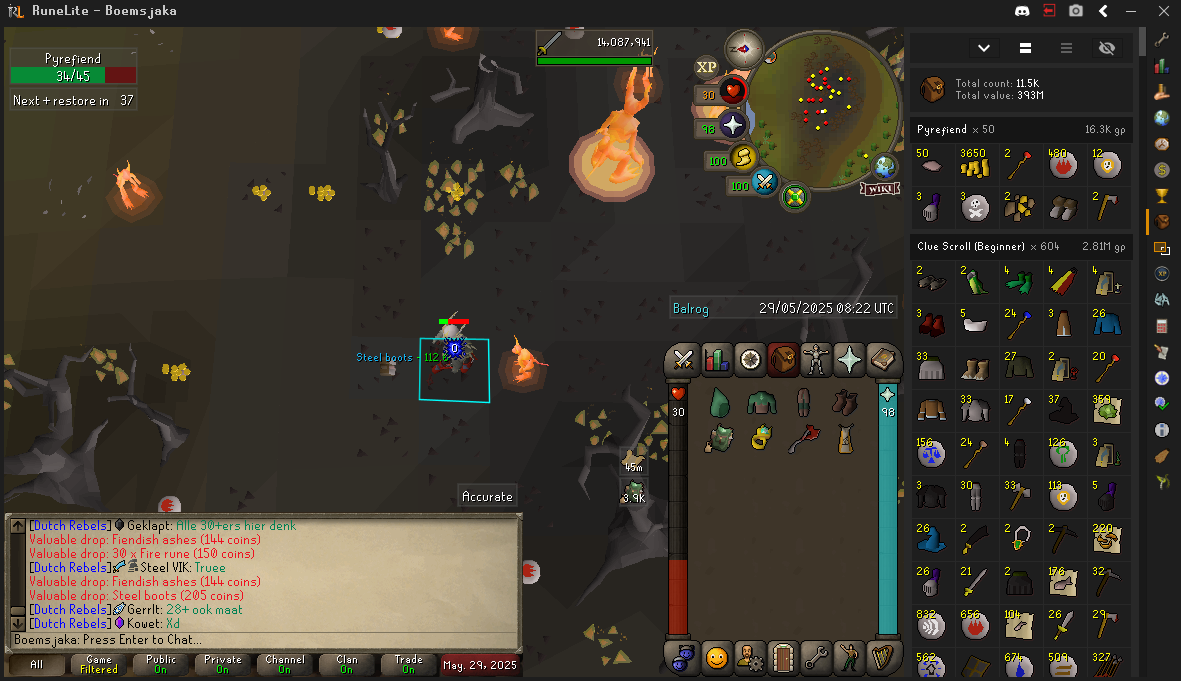Screen dimensions: 1181x681
Task: Open the Prayer tab
Action: pos(849,360)
